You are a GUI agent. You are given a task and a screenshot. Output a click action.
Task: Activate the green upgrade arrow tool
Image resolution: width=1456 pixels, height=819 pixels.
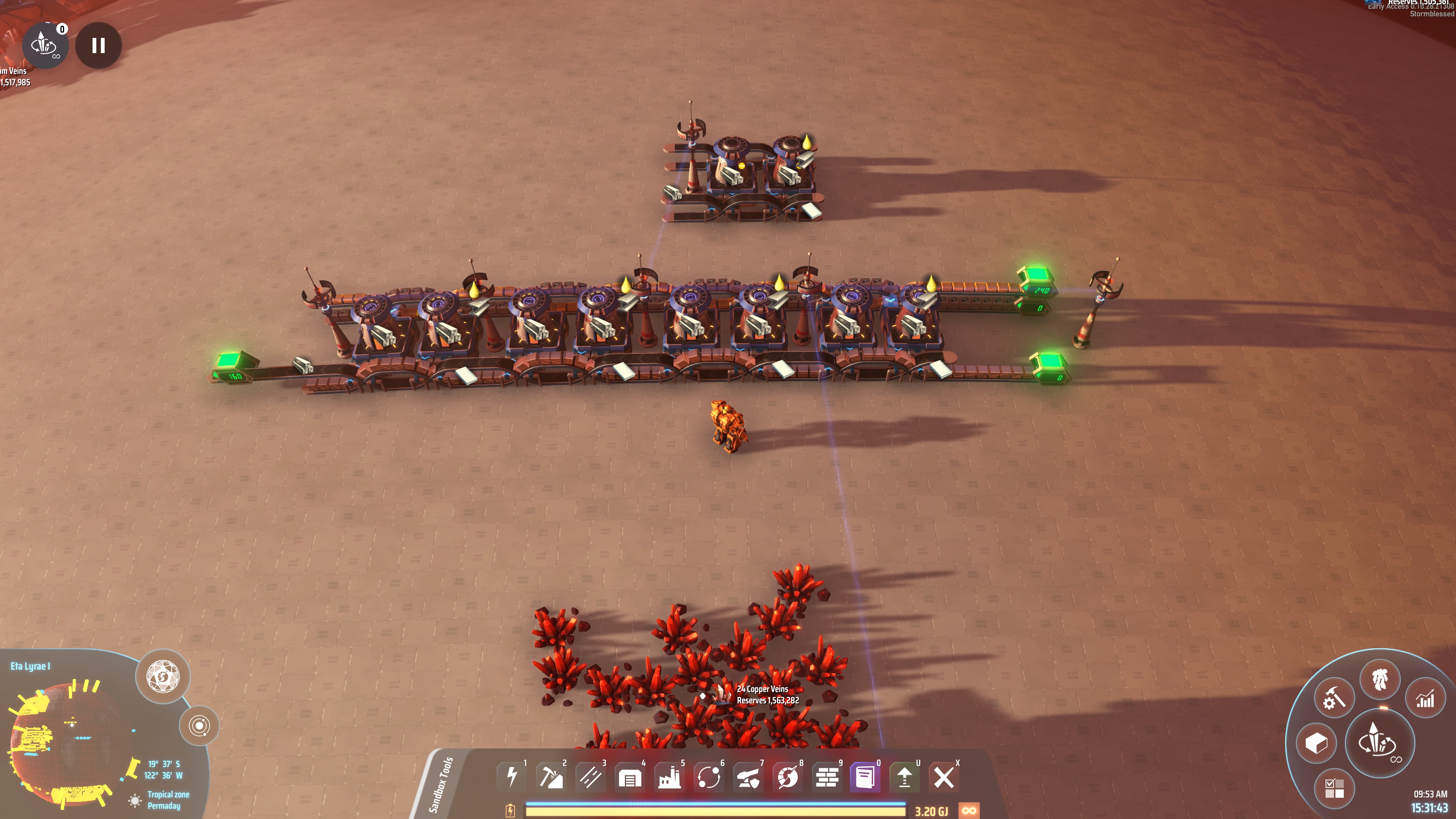pyautogui.click(x=904, y=777)
